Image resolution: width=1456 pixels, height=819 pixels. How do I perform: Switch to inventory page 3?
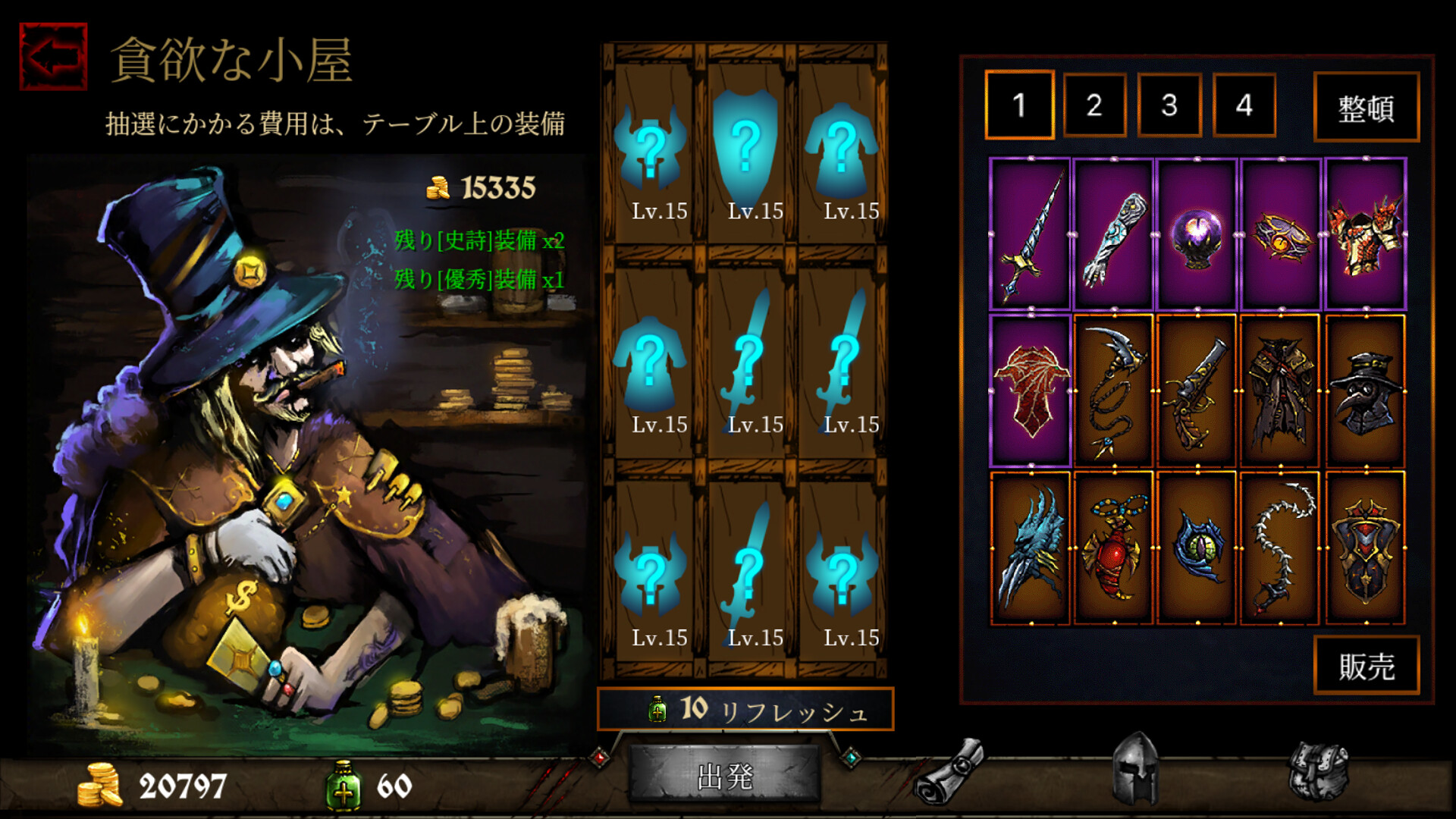pyautogui.click(x=1169, y=105)
